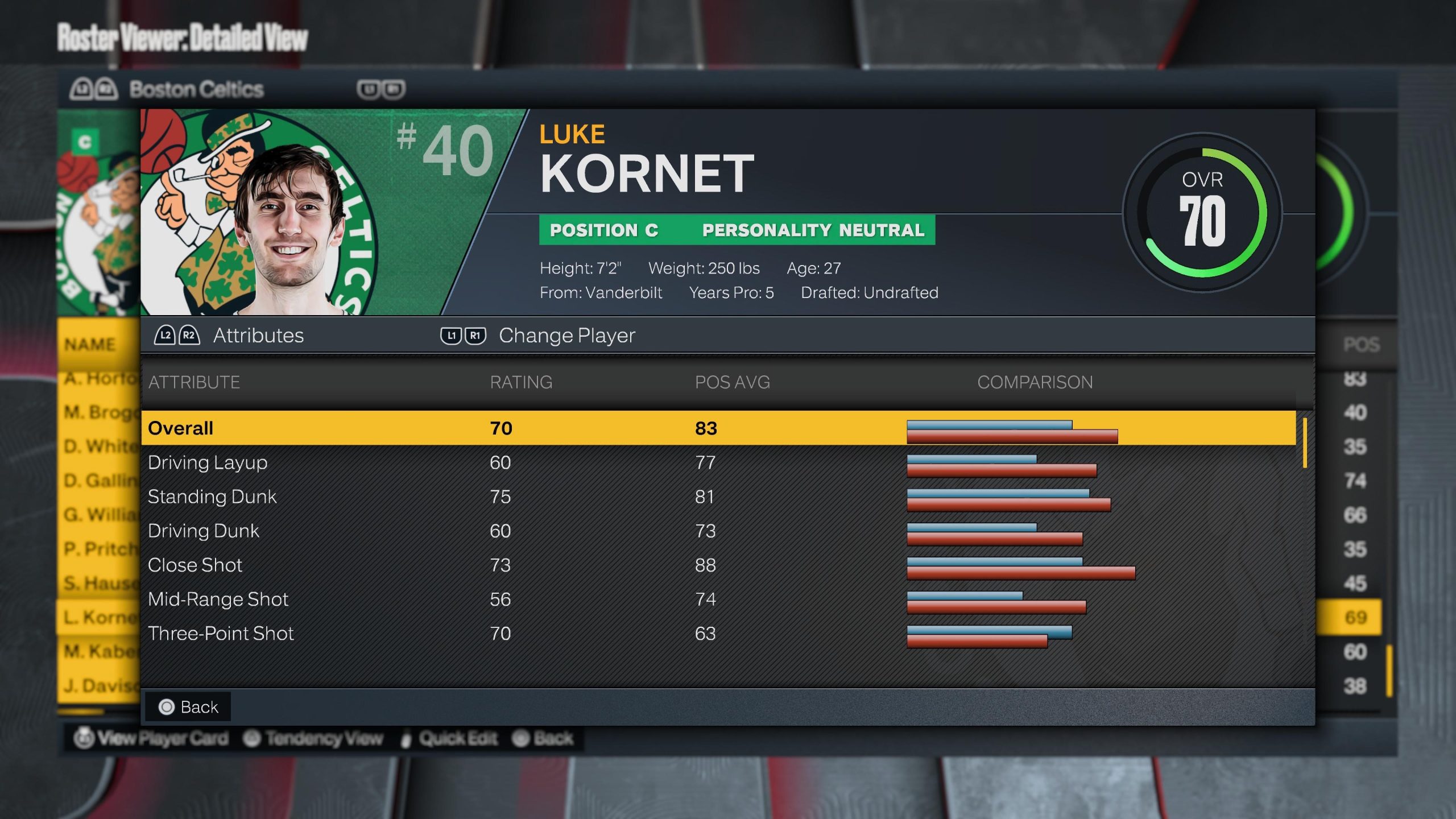Select the Overall attribute row
This screenshot has width=1456, height=819.
(x=718, y=428)
